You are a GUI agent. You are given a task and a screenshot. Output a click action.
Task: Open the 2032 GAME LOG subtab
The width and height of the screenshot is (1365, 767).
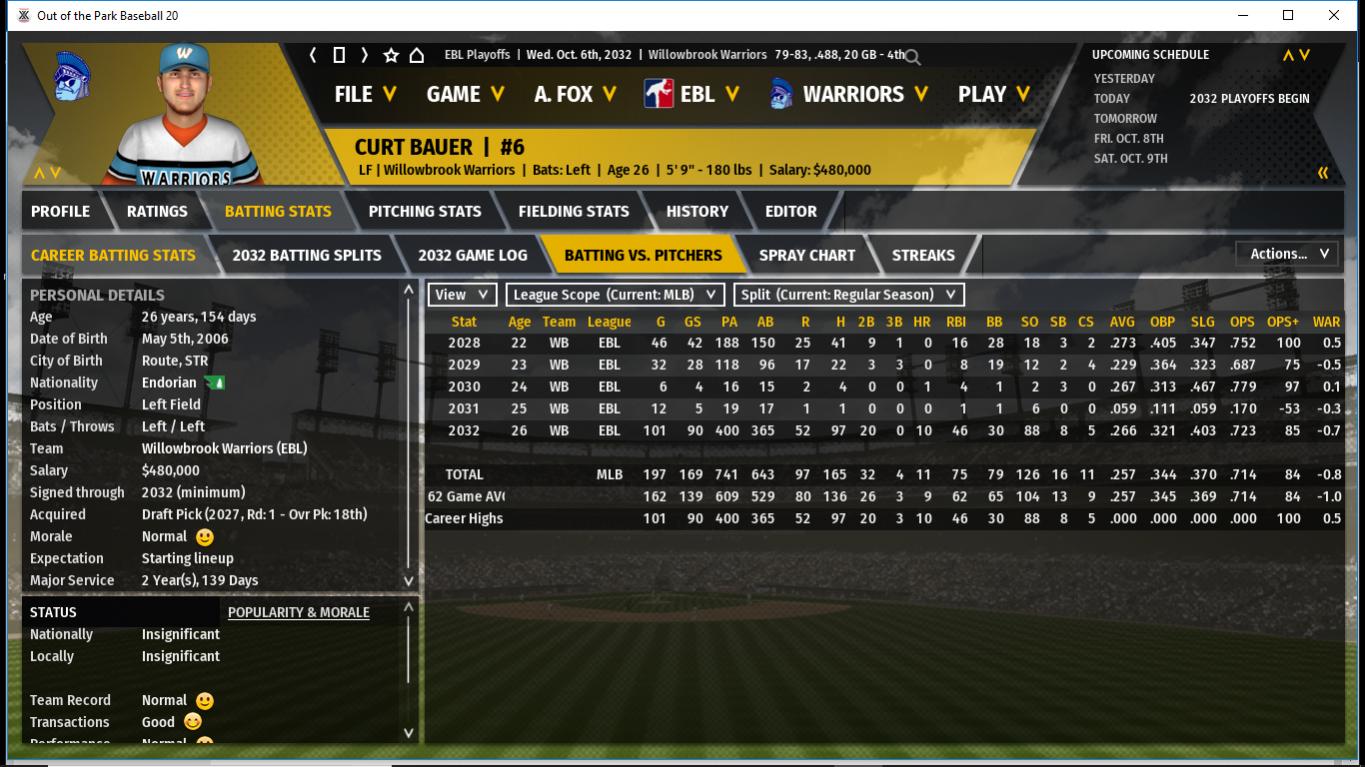click(x=473, y=255)
